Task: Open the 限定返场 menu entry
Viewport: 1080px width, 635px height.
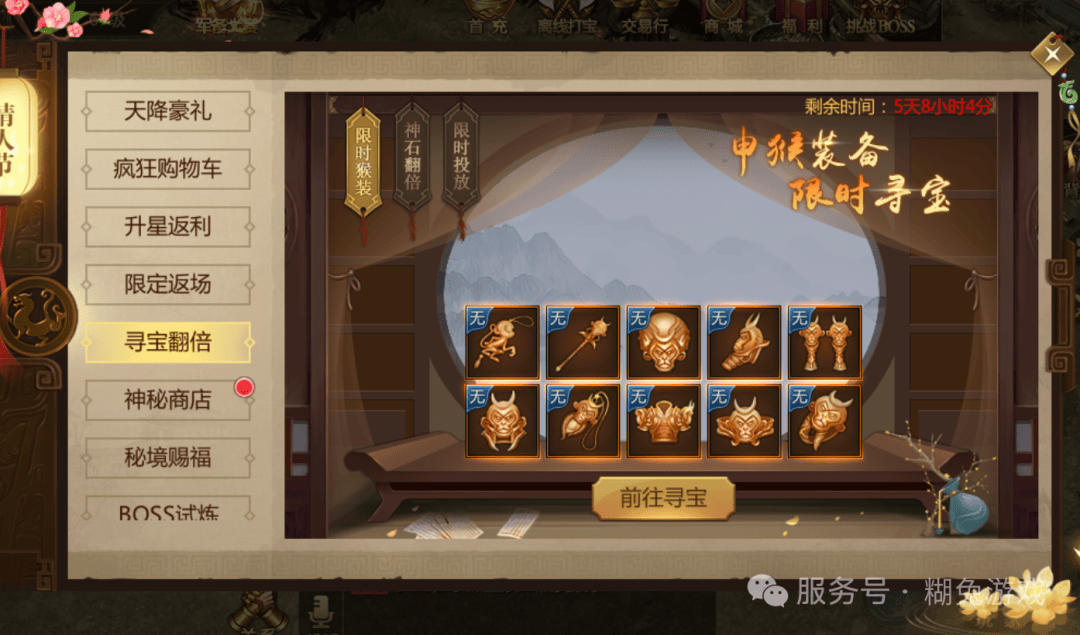Action: point(167,285)
